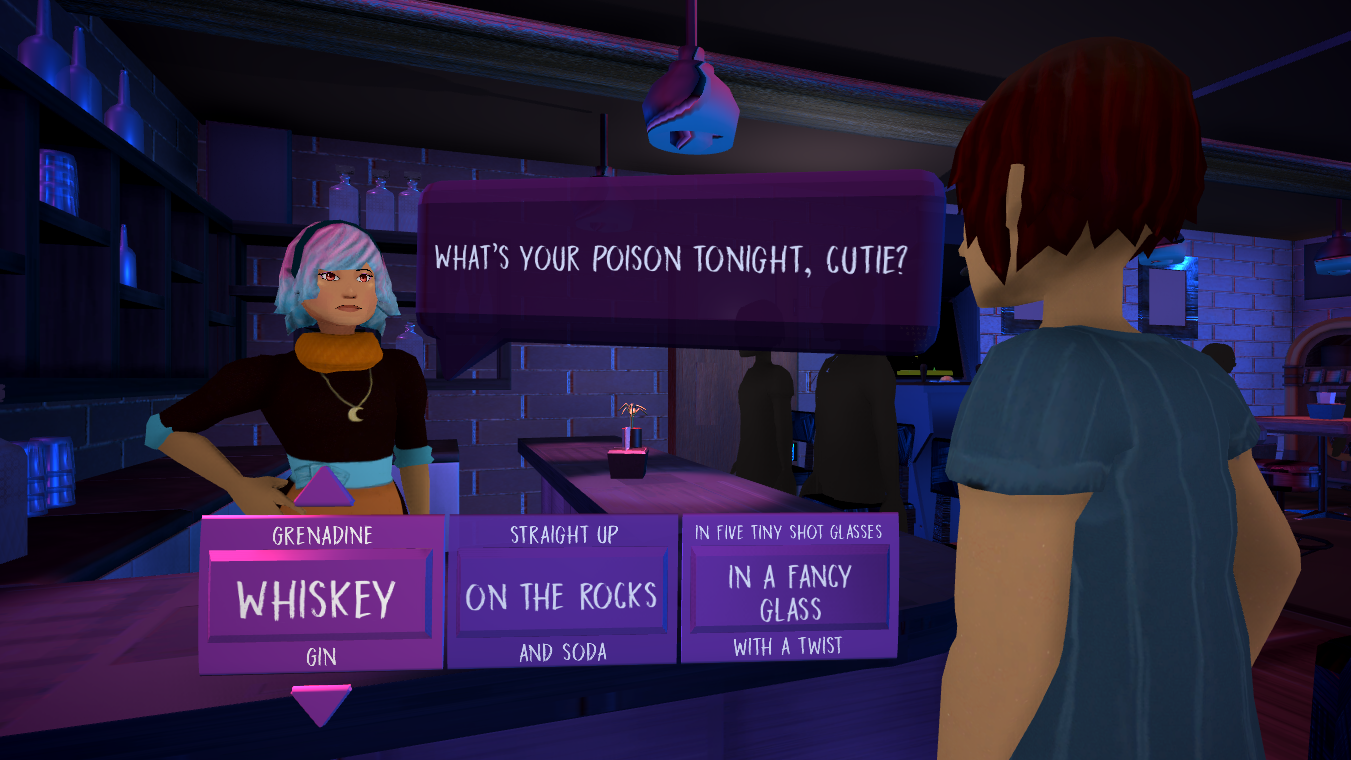The image size is (1351, 760).
Task: Choose In Five Tiny Shot Glasses
Action: click(789, 532)
